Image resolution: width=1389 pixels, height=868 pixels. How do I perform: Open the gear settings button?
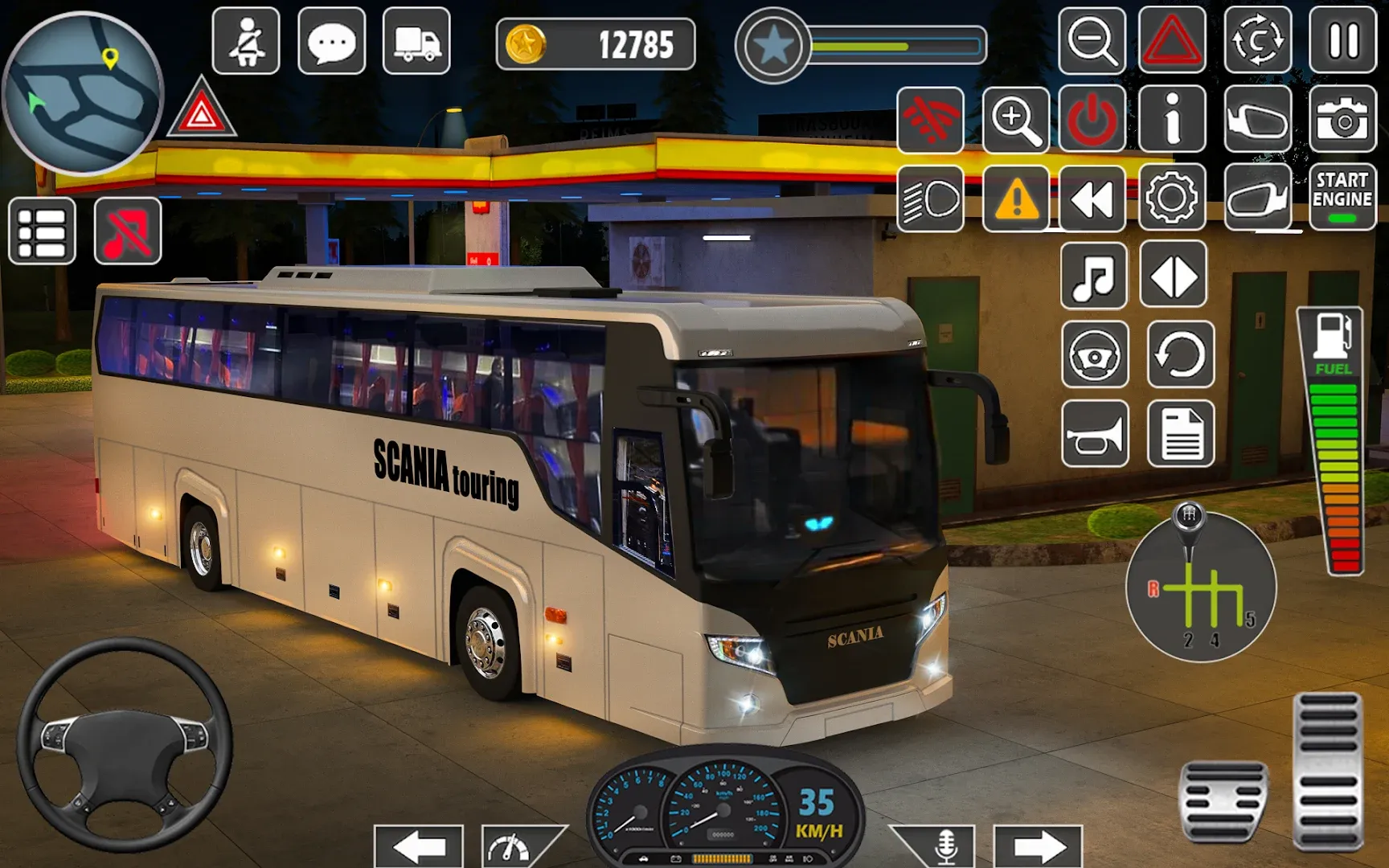click(x=1172, y=198)
